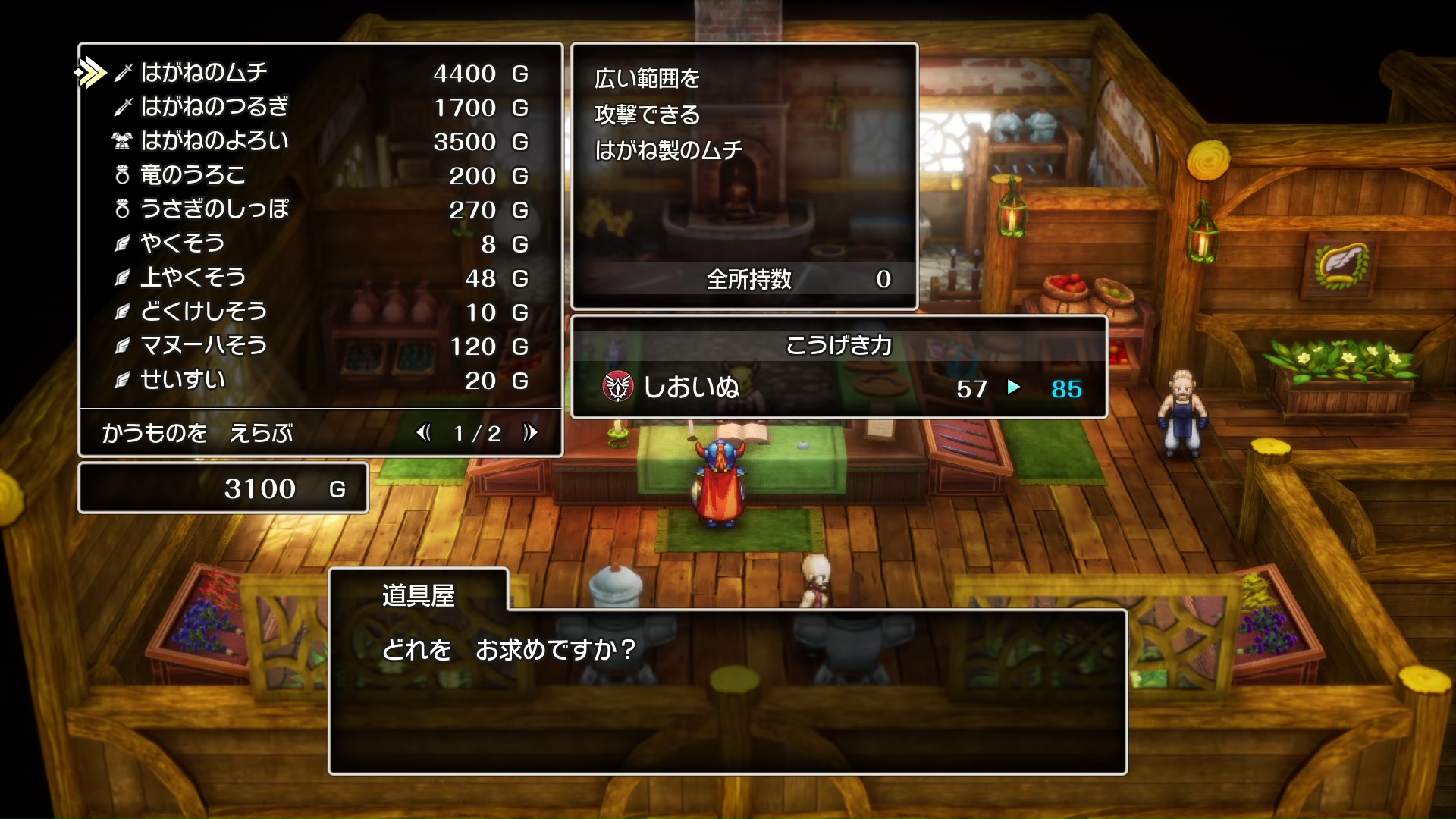
Task: Go to the next shop page arrow
Action: [x=530, y=432]
